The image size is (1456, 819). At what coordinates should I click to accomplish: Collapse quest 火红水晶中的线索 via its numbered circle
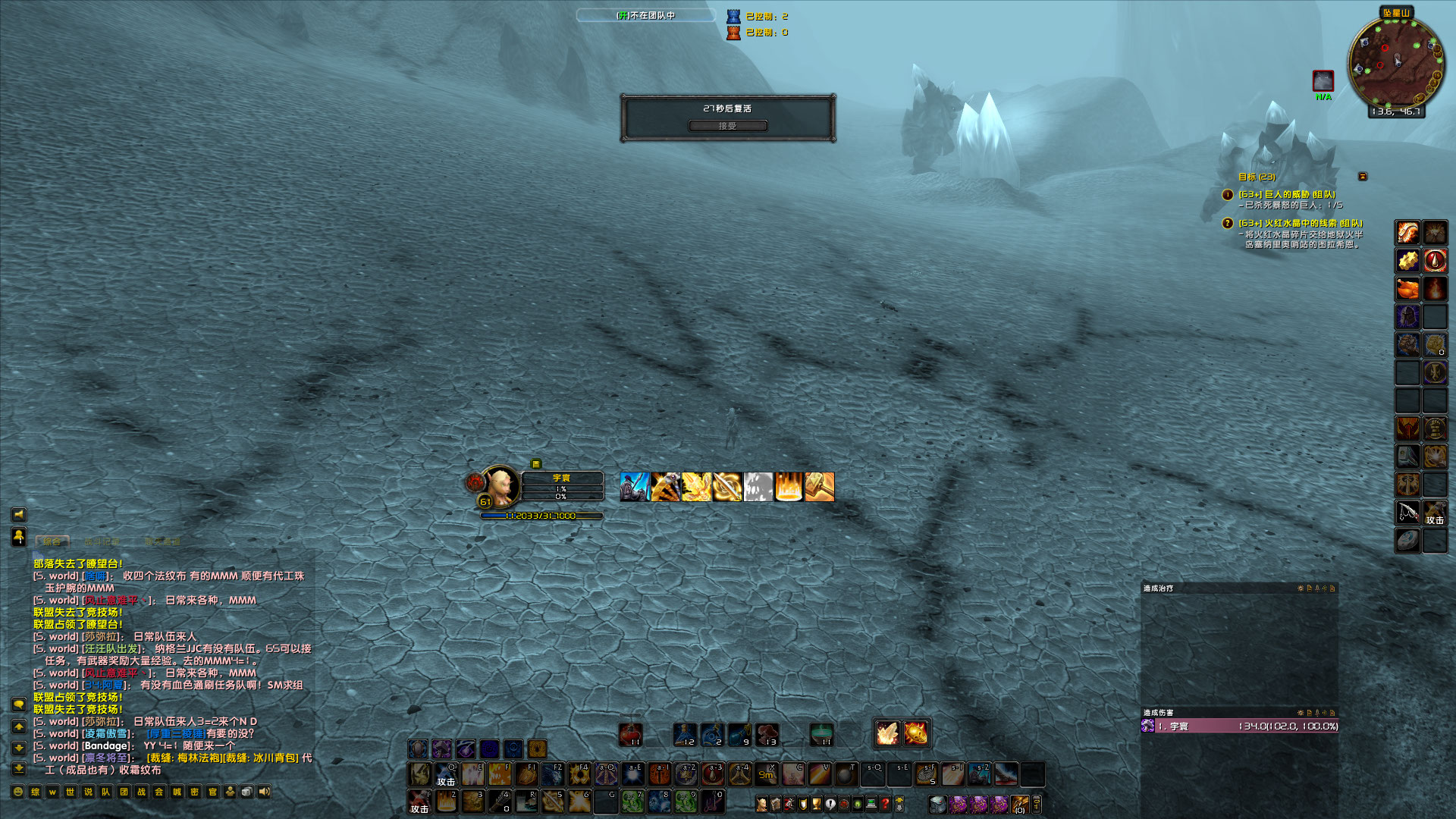click(x=1227, y=224)
